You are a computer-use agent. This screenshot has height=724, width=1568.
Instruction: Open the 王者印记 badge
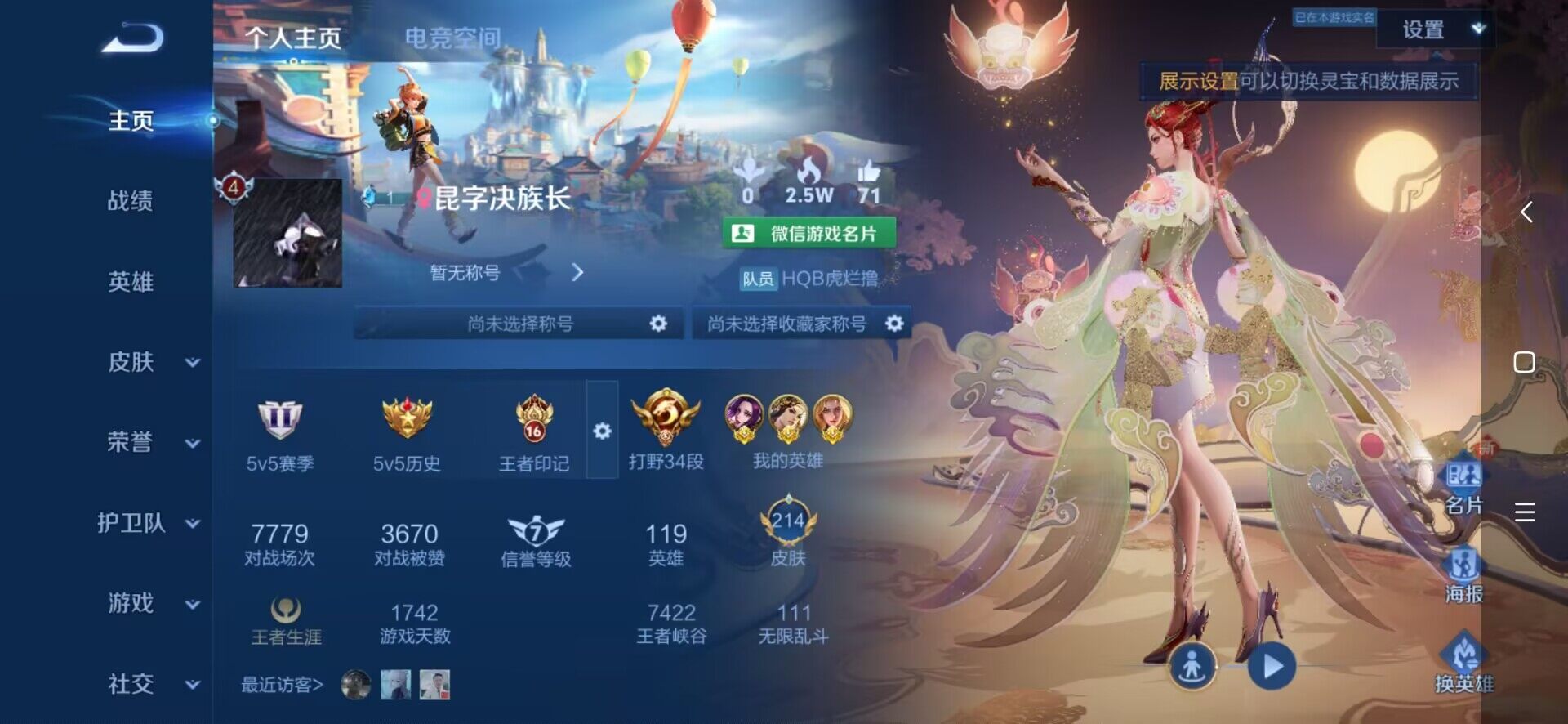tap(534, 434)
